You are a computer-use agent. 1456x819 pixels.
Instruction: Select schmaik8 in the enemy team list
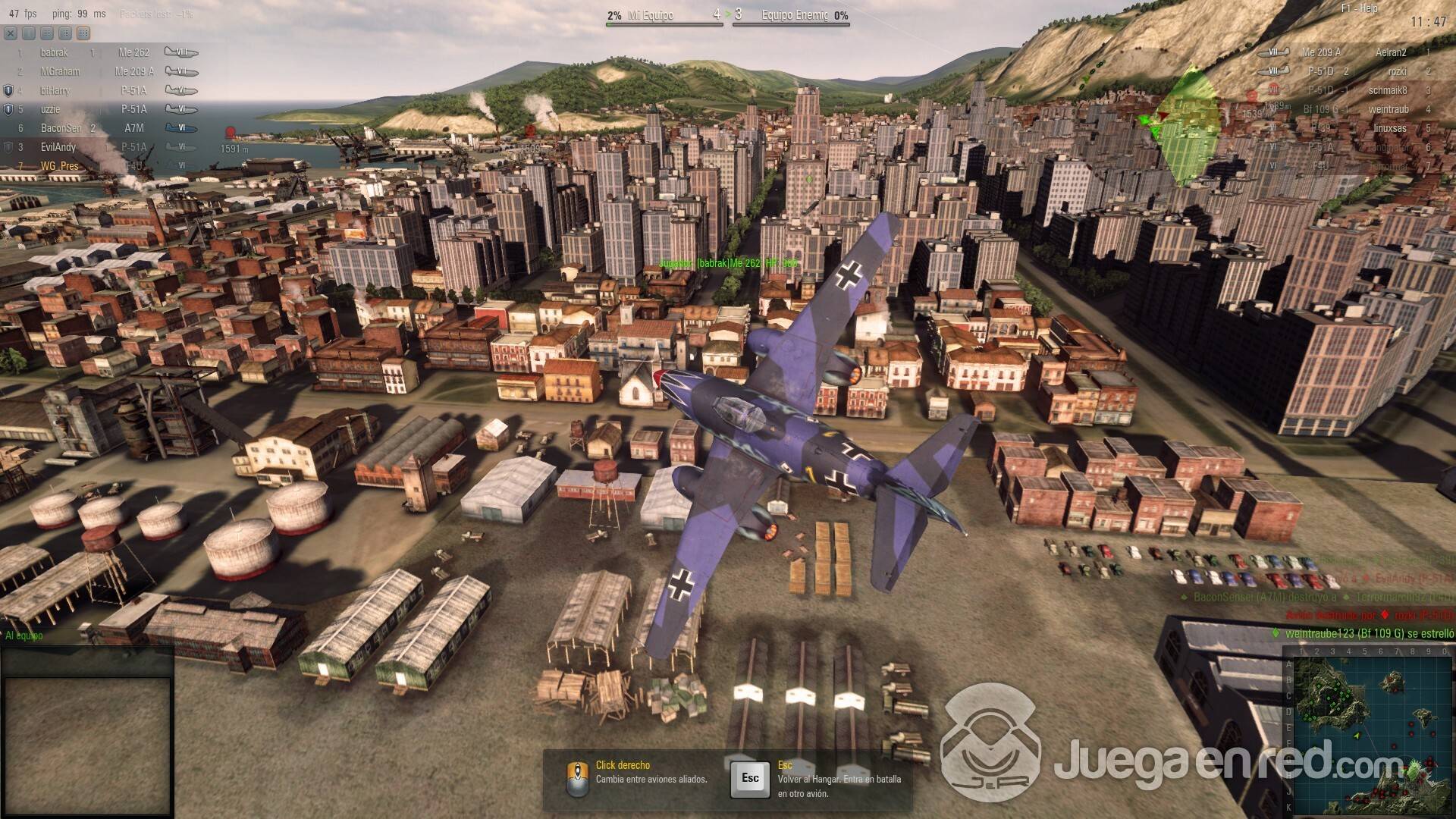coord(1357,90)
